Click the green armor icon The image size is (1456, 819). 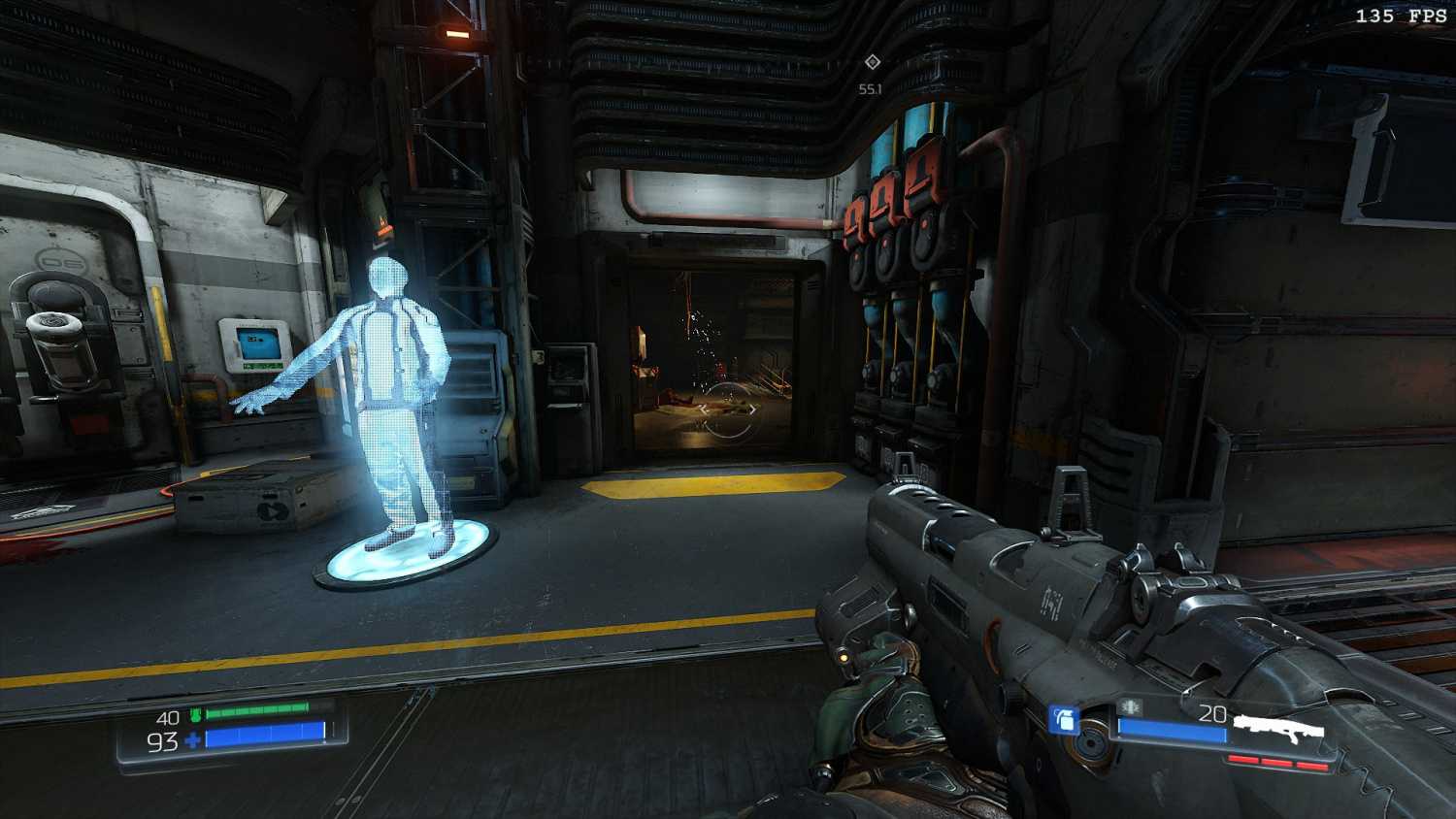(195, 715)
